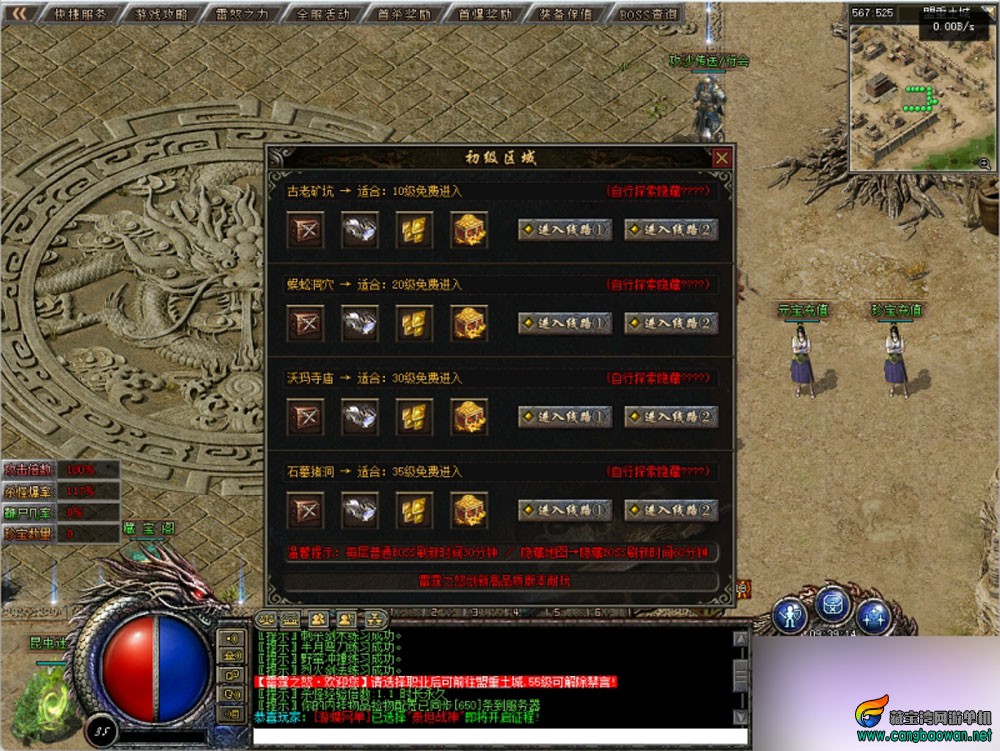Enter line 1 for 蜈蚣洞穴
Viewport: 1000px width, 751px height.
coord(565,323)
